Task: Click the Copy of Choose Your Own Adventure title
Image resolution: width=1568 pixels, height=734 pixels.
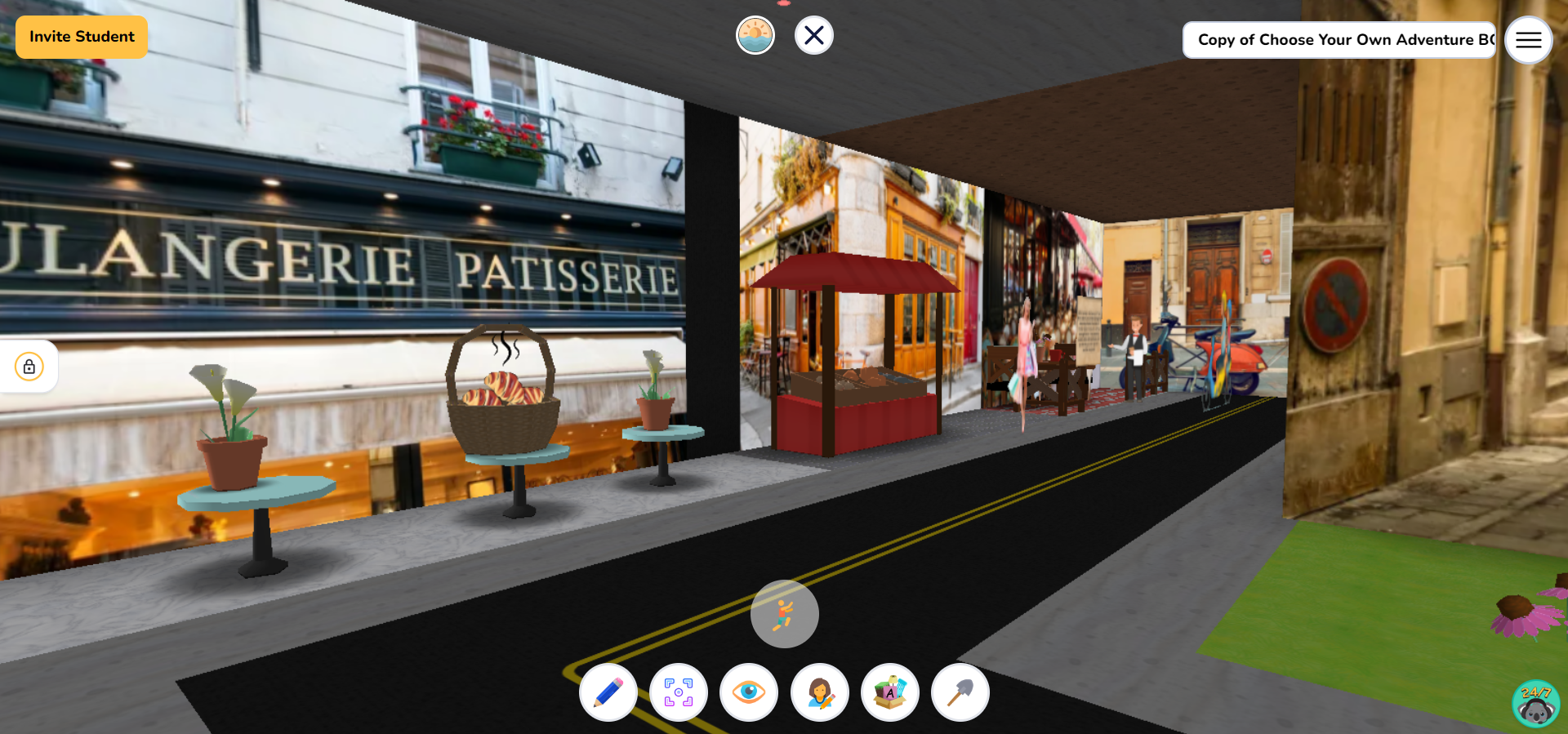Action: click(1339, 39)
